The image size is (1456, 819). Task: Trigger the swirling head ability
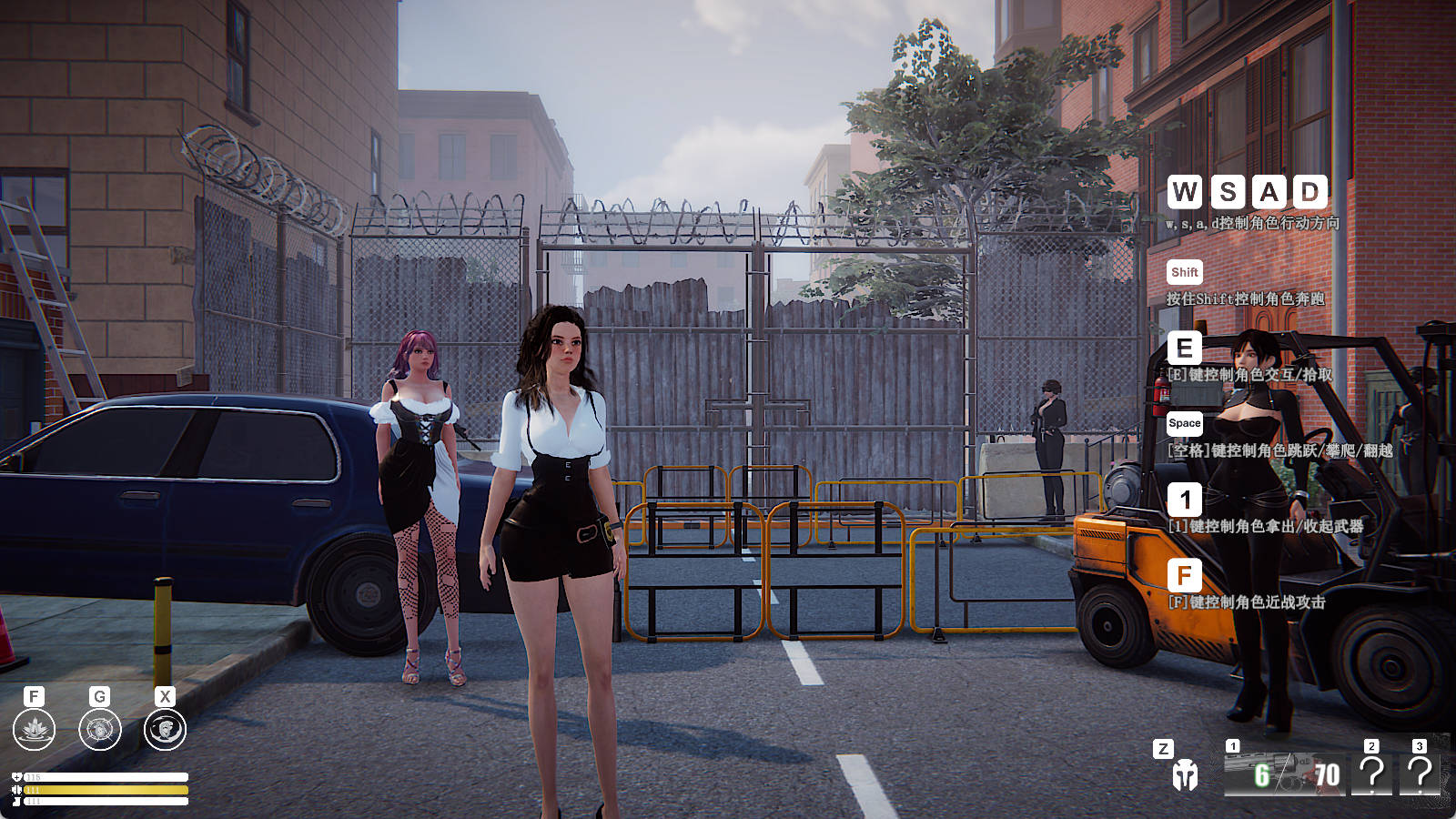click(165, 730)
